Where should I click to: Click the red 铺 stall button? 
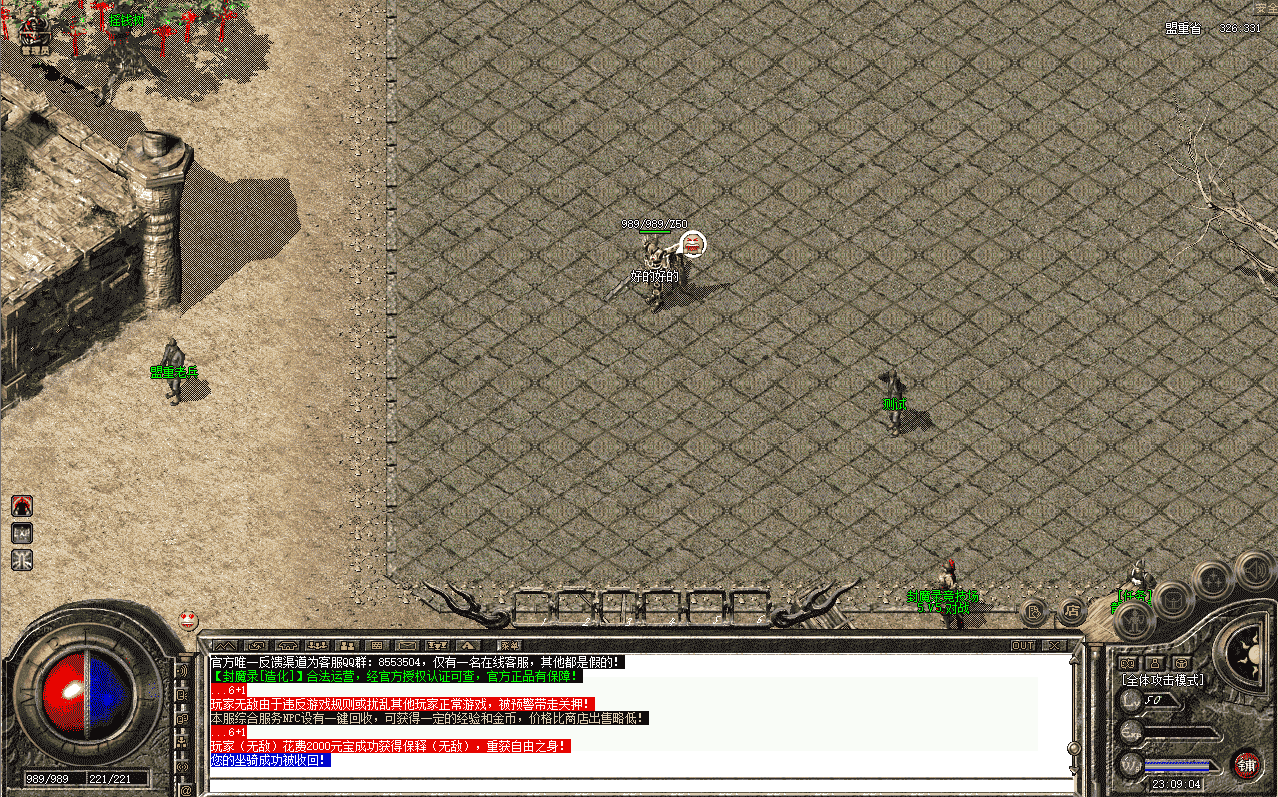[1246, 765]
